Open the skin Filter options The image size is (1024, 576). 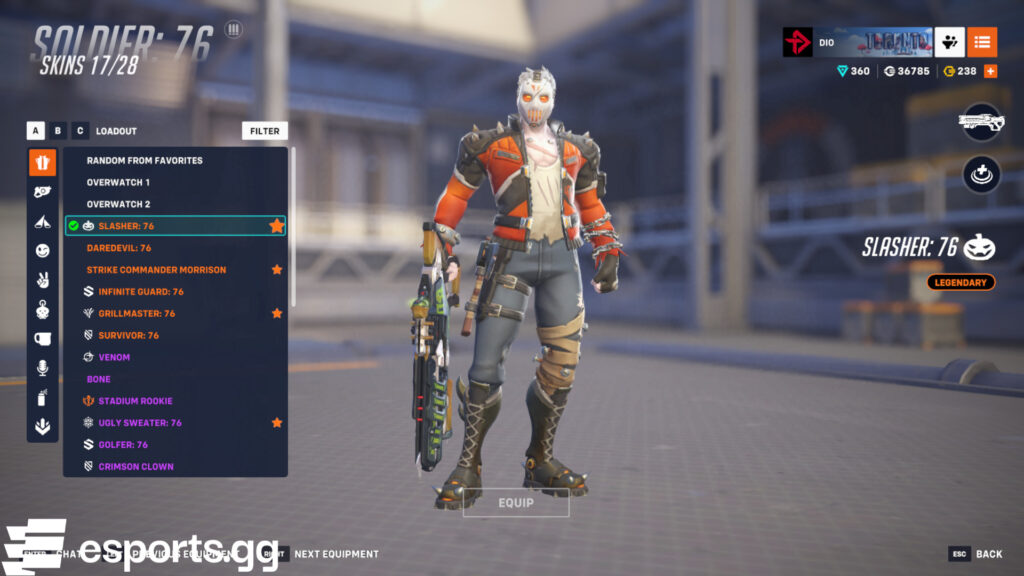(265, 131)
